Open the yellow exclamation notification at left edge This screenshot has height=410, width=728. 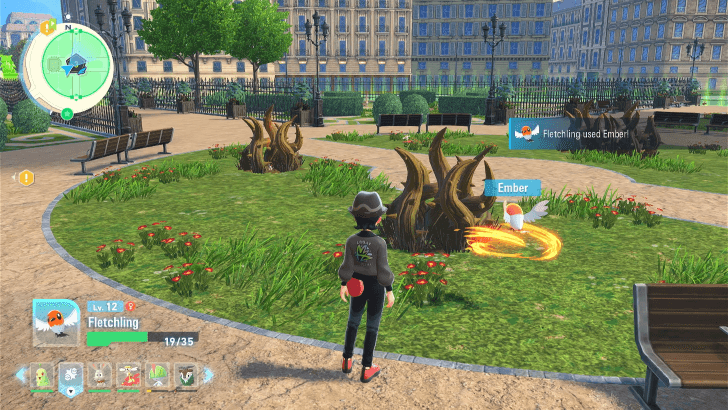(x=26, y=178)
